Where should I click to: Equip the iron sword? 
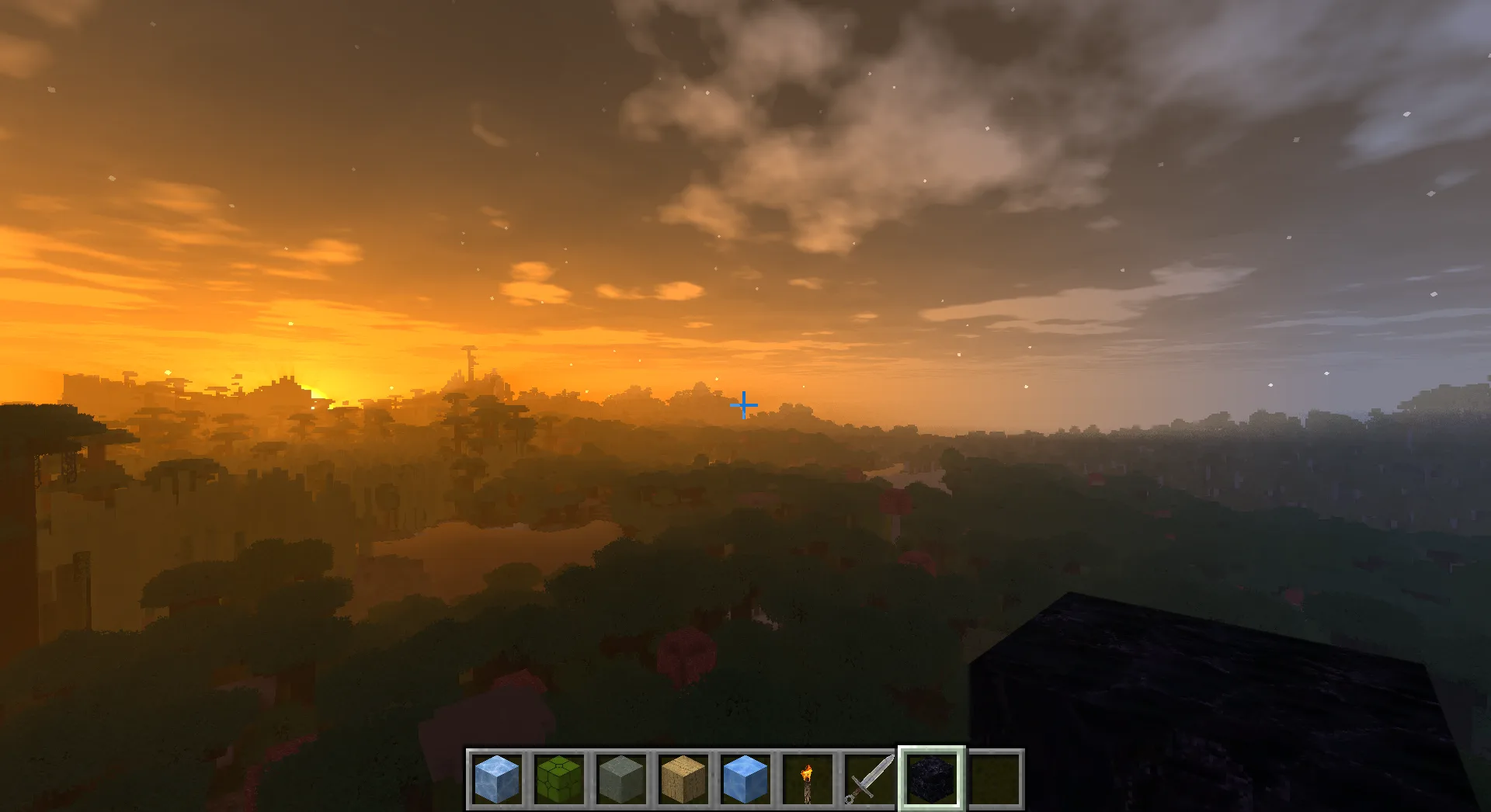tap(868, 780)
